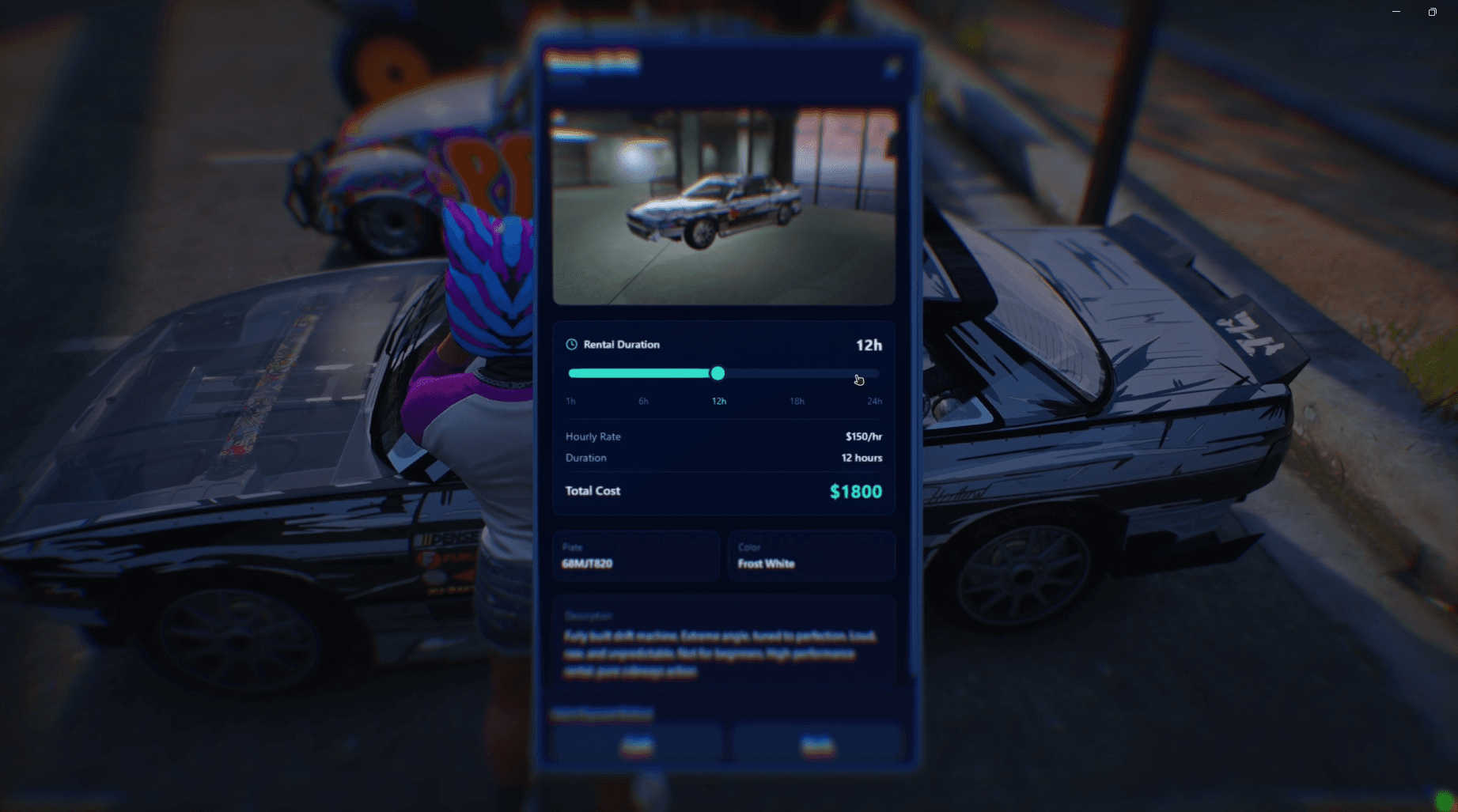This screenshot has height=812, width=1458.
Task: Click the clock icon beside Rental Duration
Action: [x=570, y=344]
